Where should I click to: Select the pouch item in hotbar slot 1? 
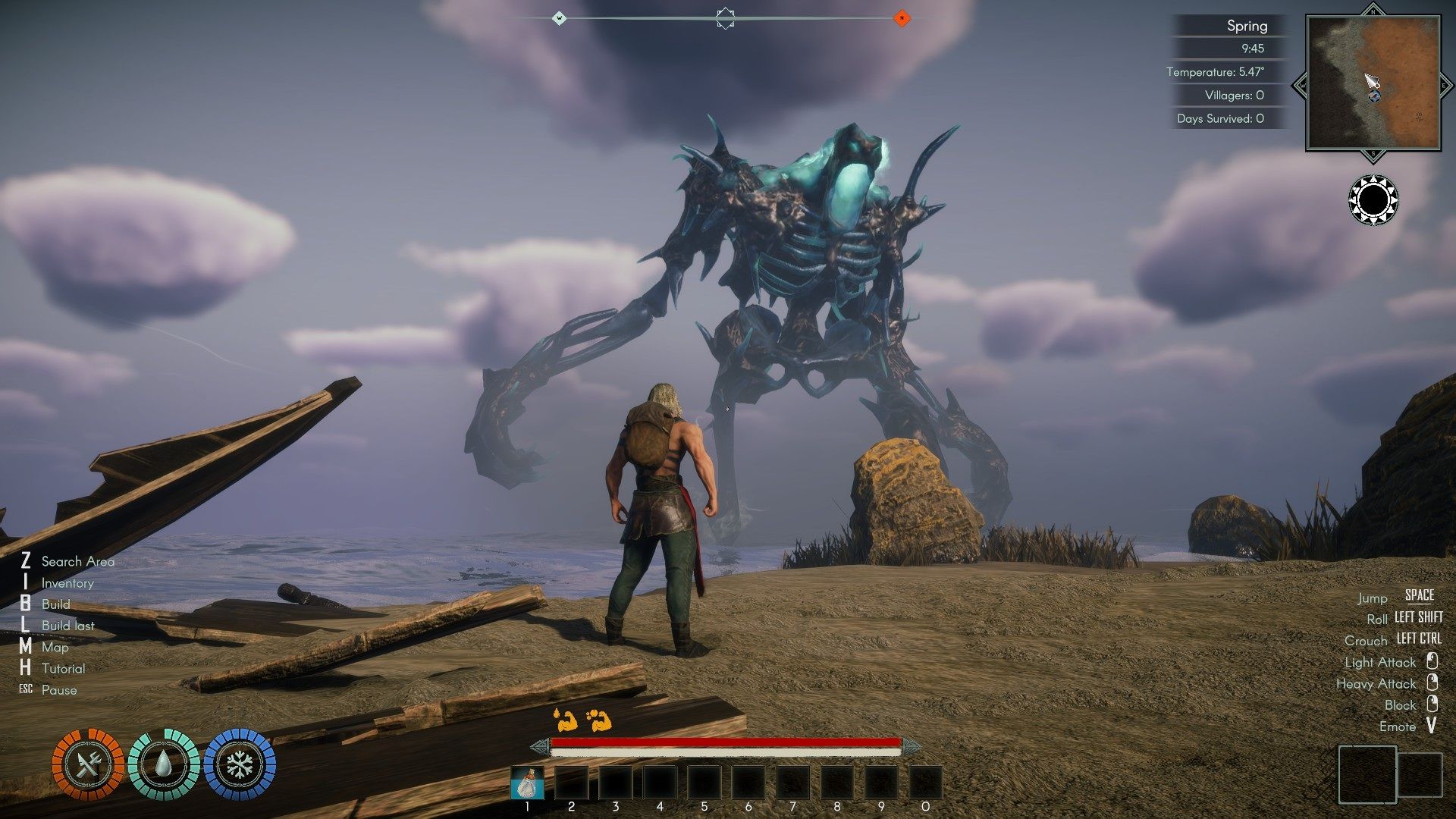click(x=527, y=783)
